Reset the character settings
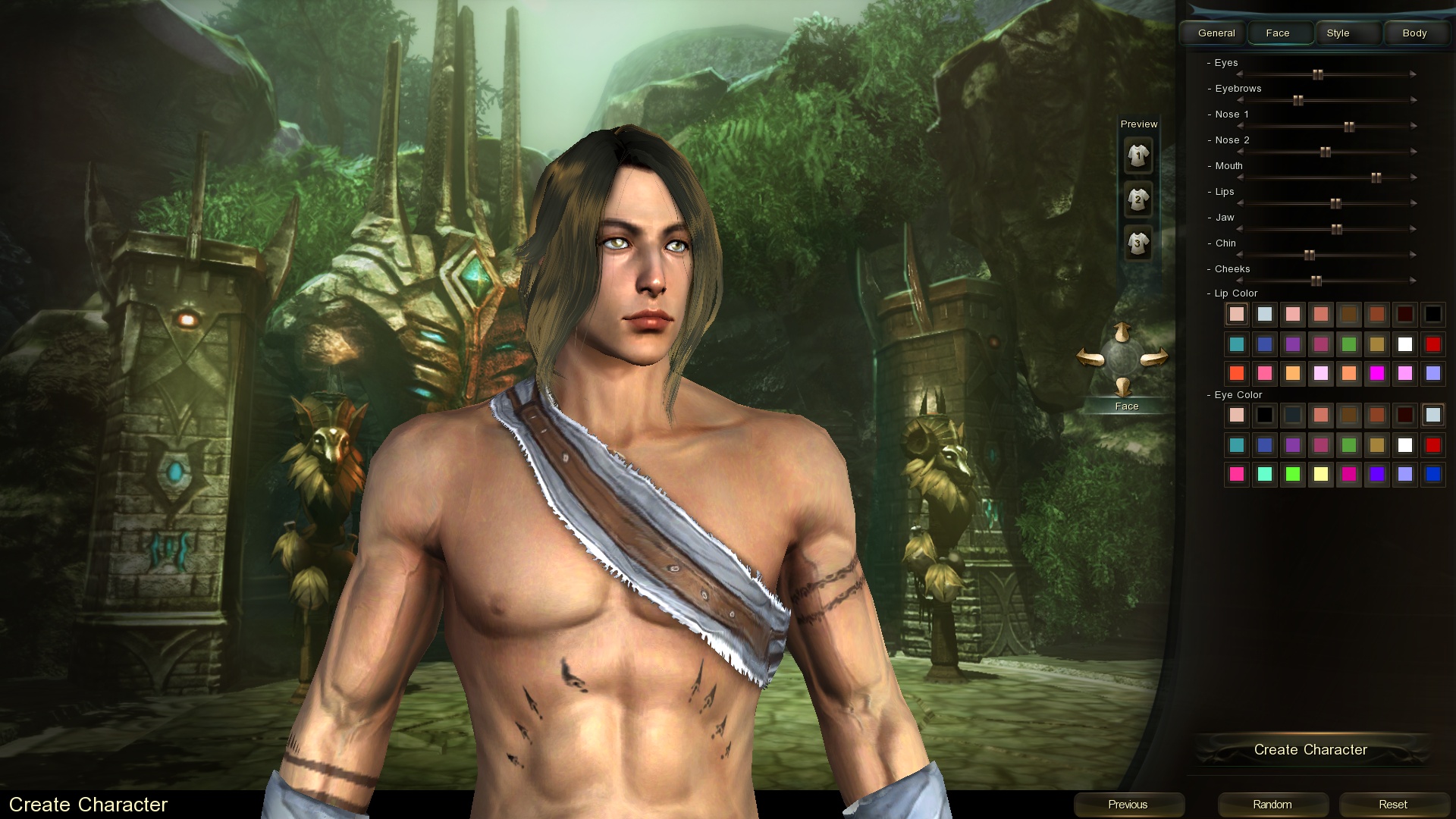1456x819 pixels. [x=1393, y=805]
